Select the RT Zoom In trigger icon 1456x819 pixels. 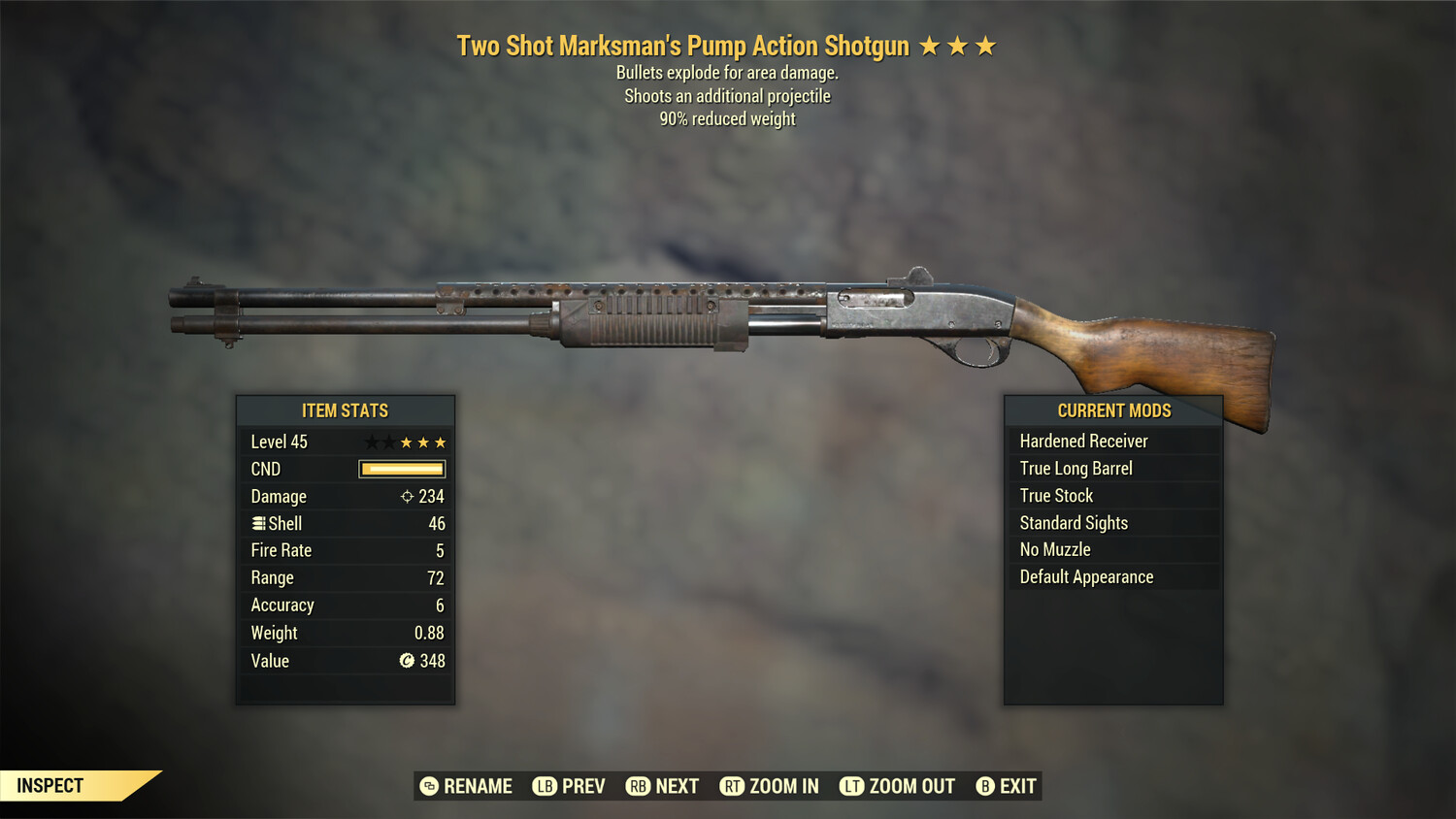pyautogui.click(x=731, y=786)
